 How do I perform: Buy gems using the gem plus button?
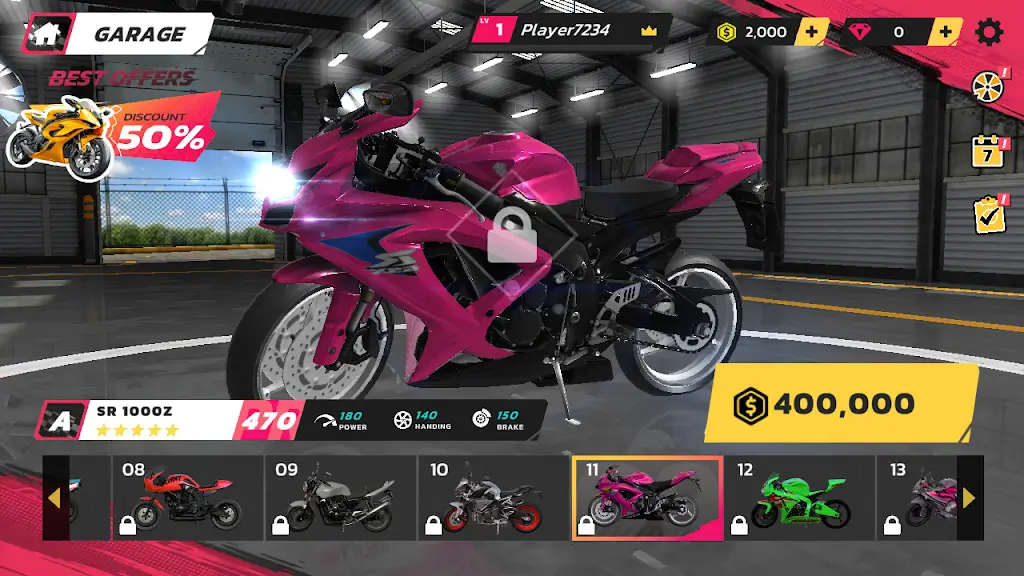click(943, 32)
